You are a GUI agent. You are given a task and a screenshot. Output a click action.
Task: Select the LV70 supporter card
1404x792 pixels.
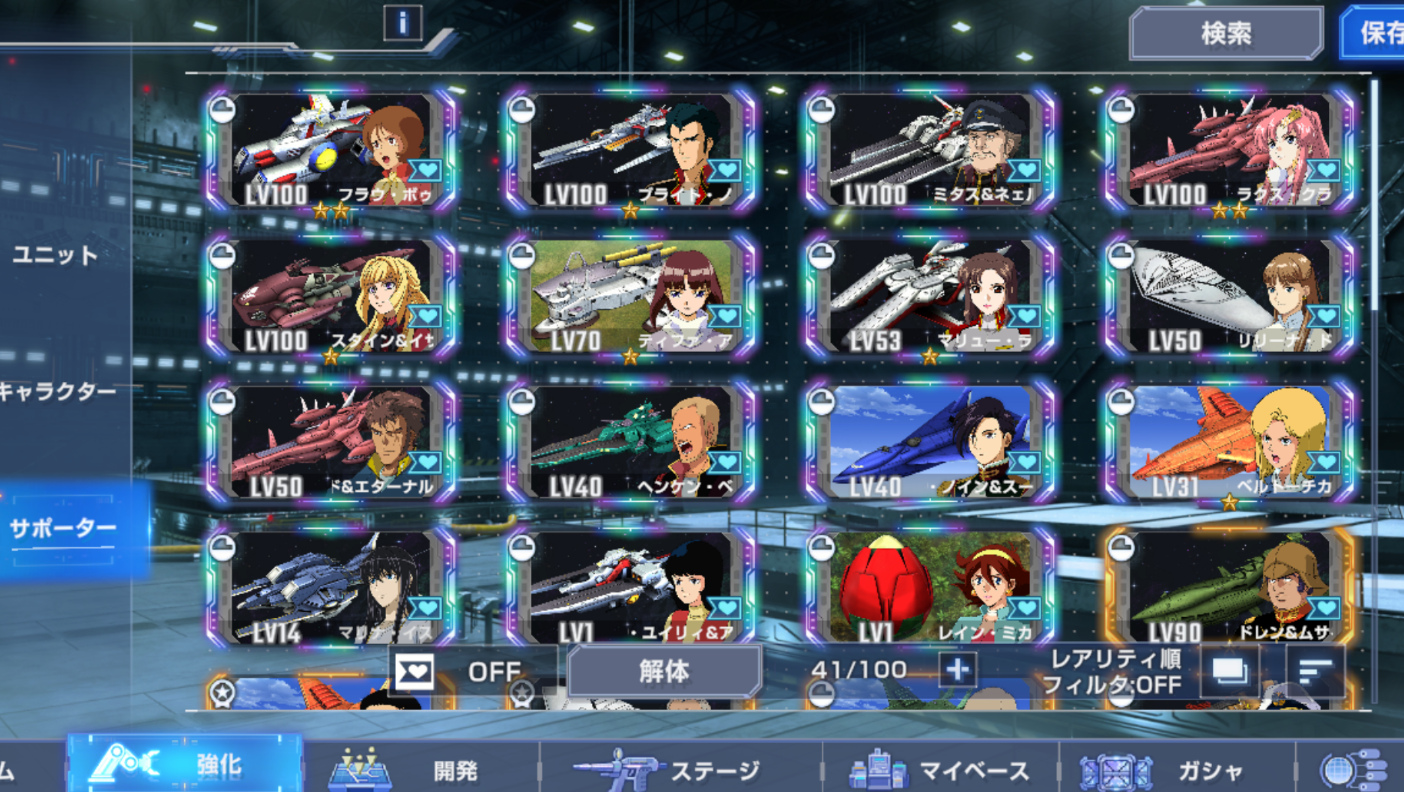point(630,297)
